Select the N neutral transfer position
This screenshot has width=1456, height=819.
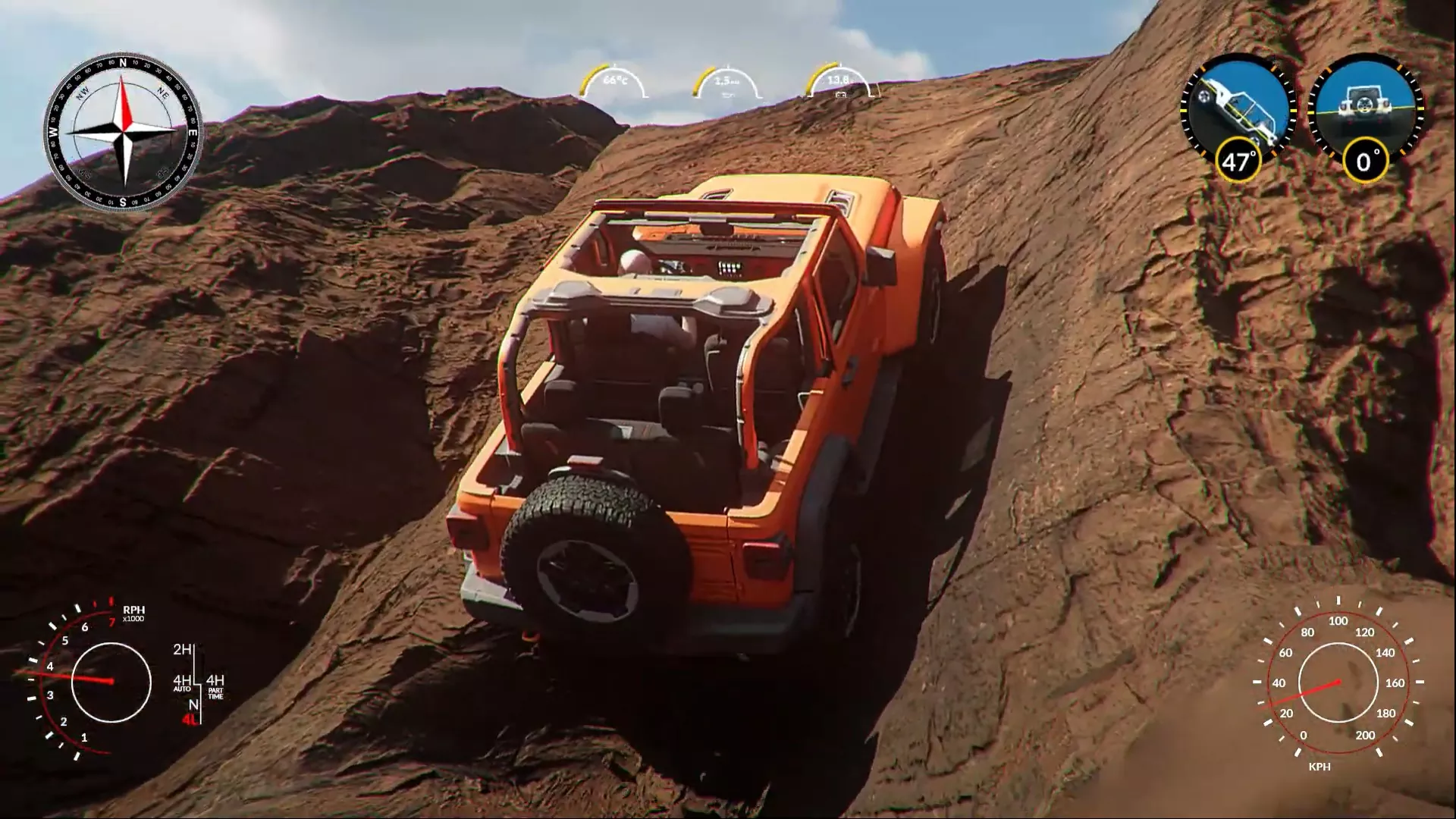click(x=194, y=704)
